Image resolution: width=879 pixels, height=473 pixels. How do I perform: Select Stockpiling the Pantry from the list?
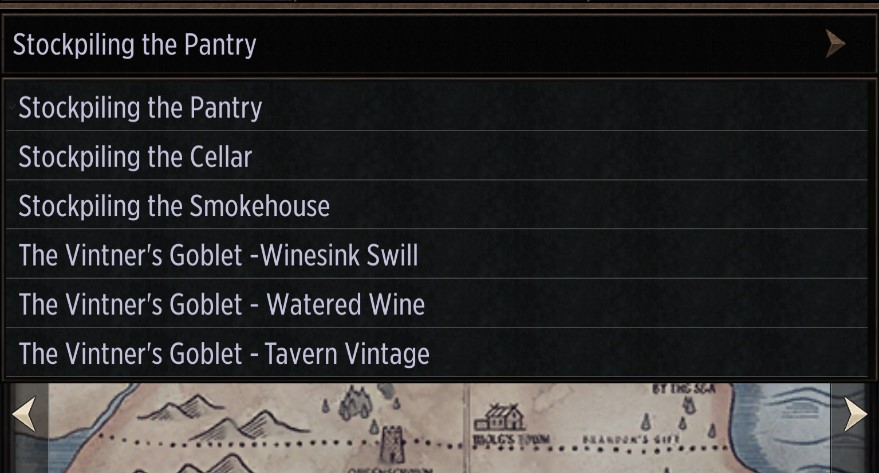(438, 107)
